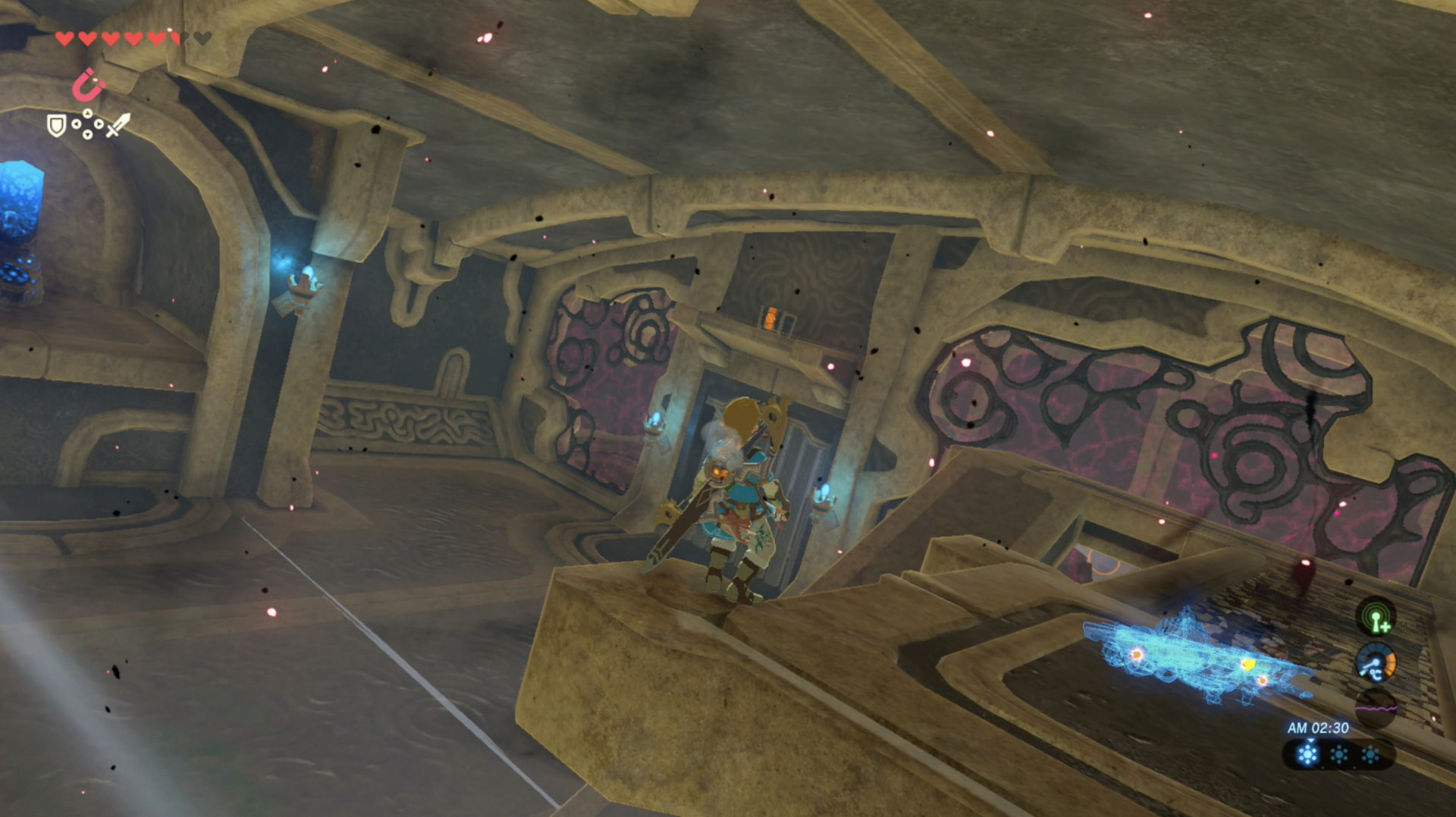Select the Magnesis rune icon
The height and width of the screenshot is (817, 1456).
89,85
